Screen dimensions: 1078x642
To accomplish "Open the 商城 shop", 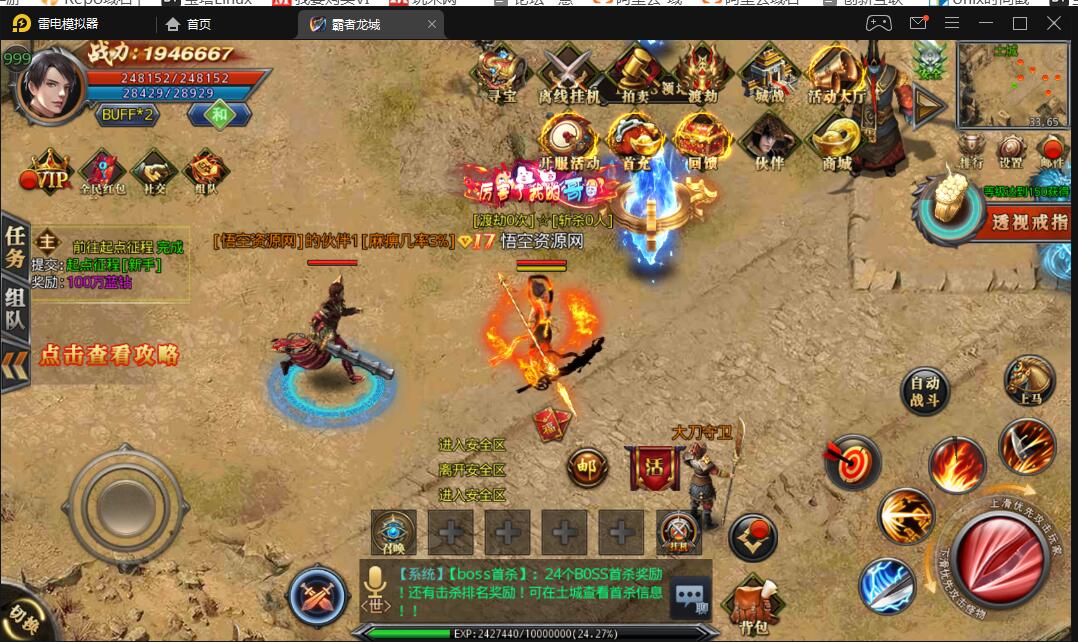I will (x=836, y=141).
